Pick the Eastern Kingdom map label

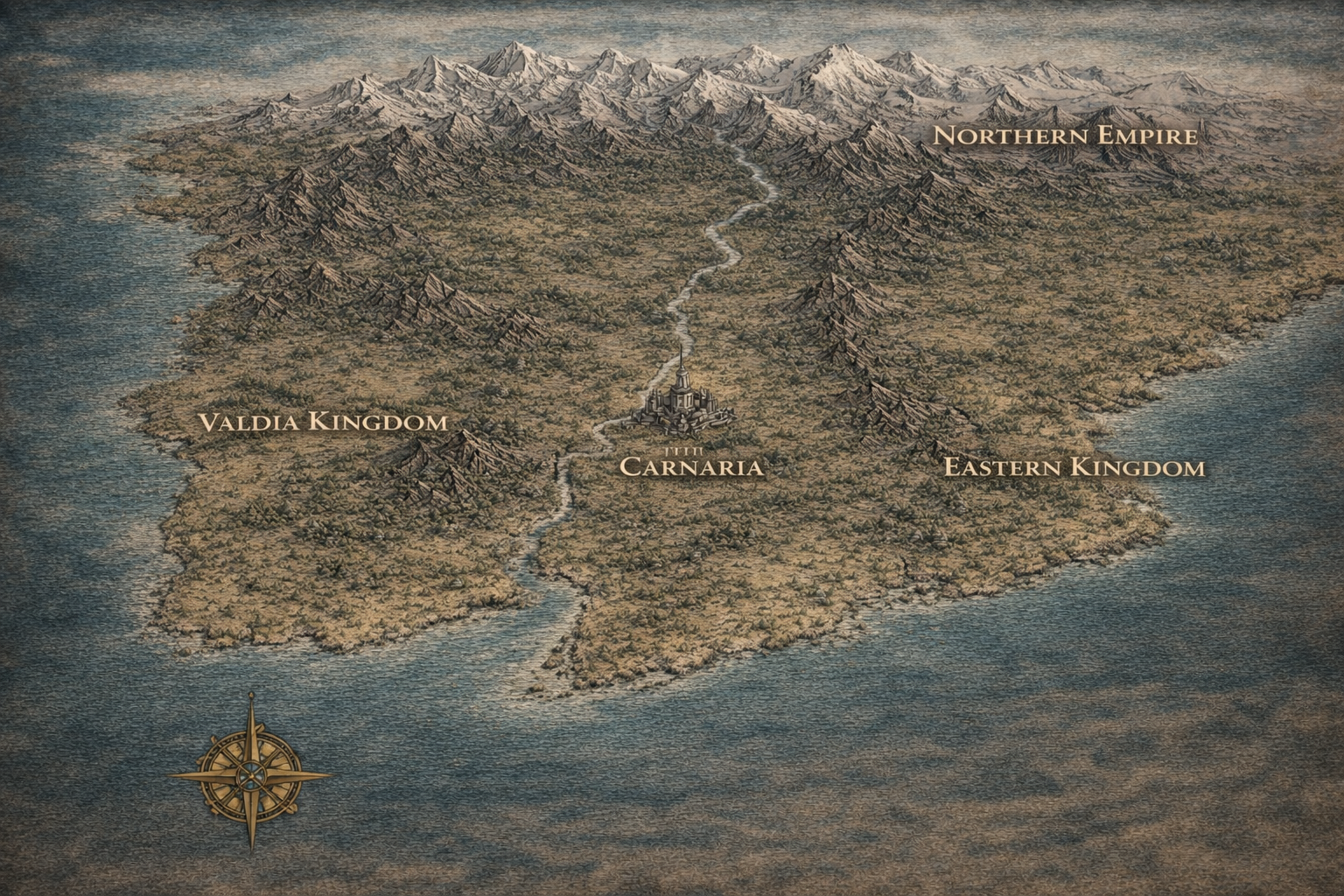pos(1074,468)
